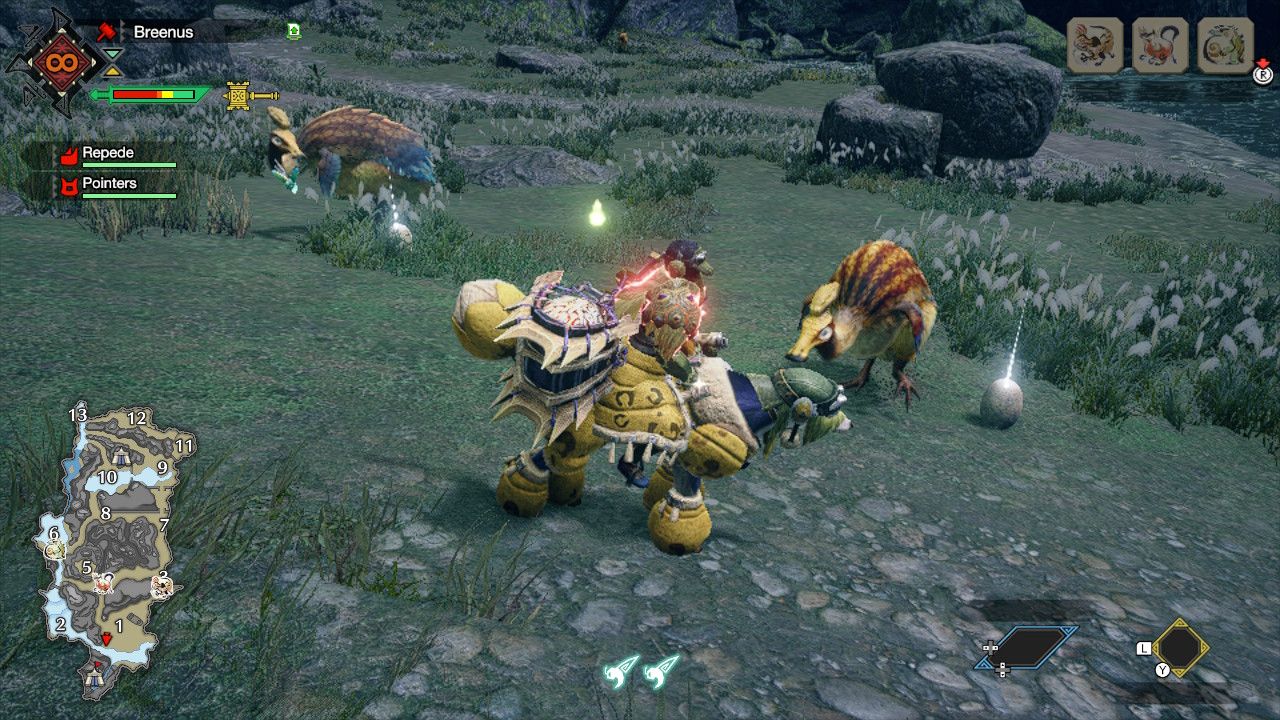
Task: Toggle the R button prompt under the arrow
Action: pyautogui.click(x=1261, y=75)
